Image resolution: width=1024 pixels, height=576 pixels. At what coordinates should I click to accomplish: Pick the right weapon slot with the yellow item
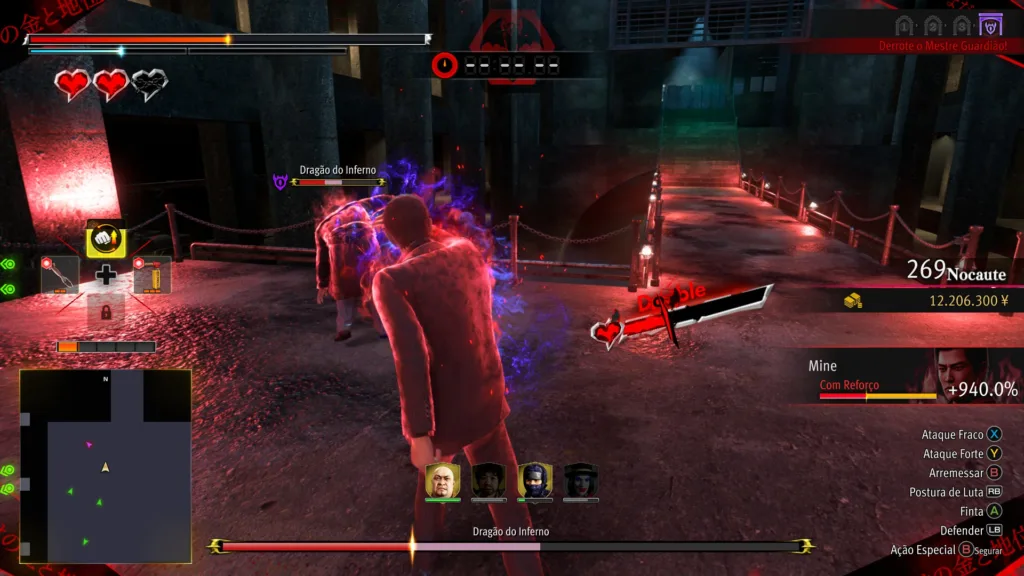click(151, 276)
